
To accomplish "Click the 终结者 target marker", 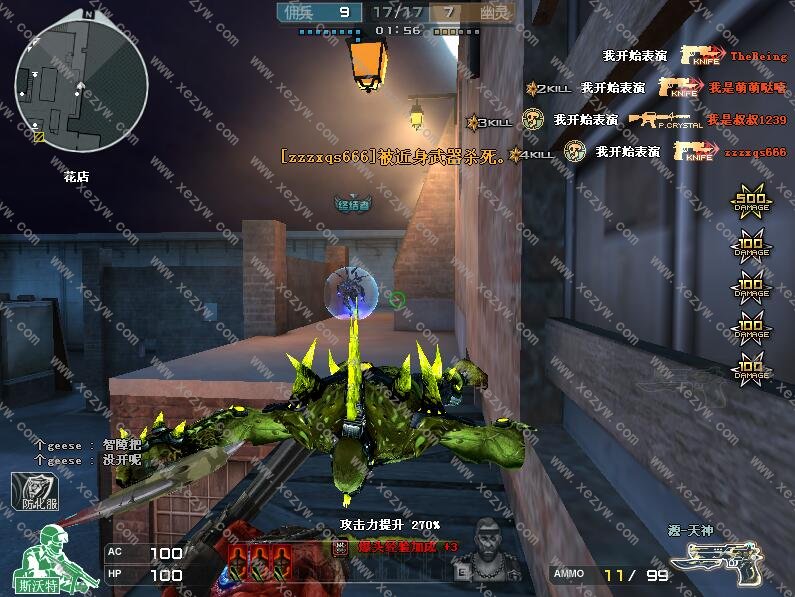I will [x=352, y=205].
